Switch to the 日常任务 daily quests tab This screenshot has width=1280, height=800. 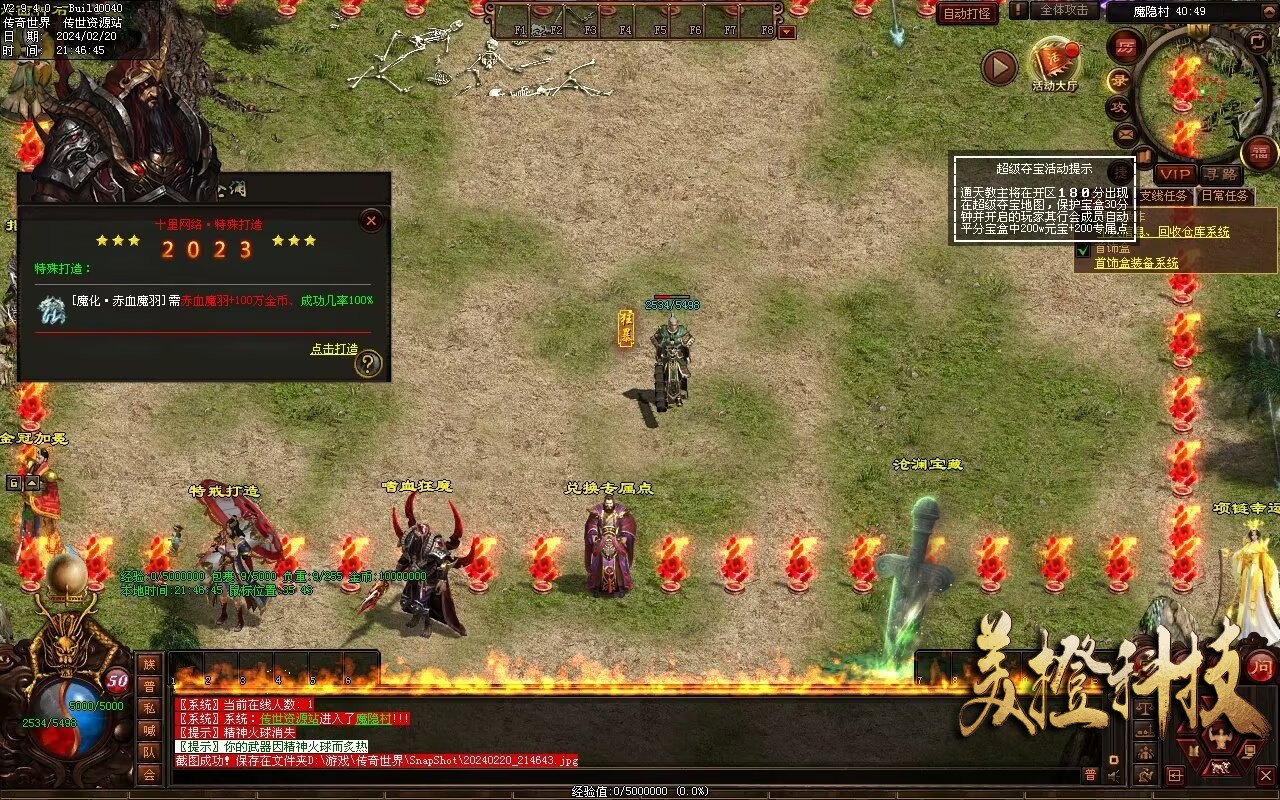pos(1225,196)
